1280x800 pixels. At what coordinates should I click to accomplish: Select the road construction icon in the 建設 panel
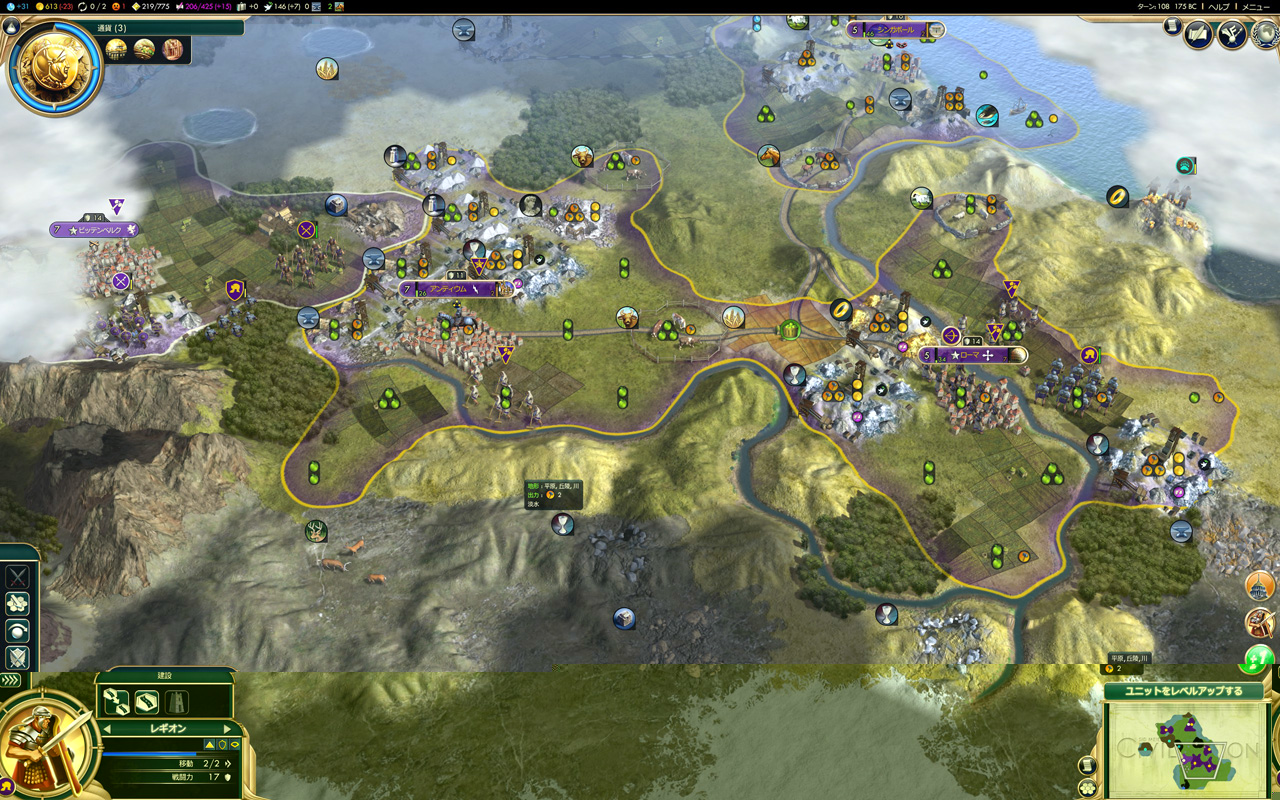[147, 701]
